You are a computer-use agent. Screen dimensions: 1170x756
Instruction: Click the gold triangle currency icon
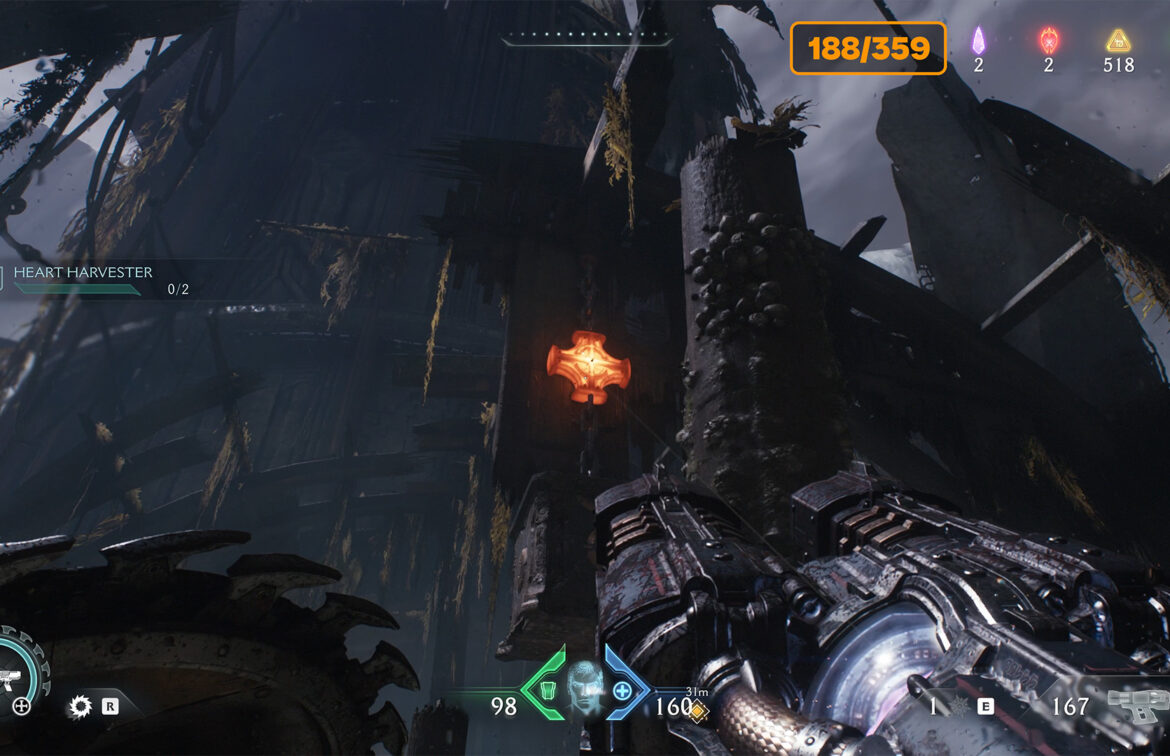[1118, 41]
